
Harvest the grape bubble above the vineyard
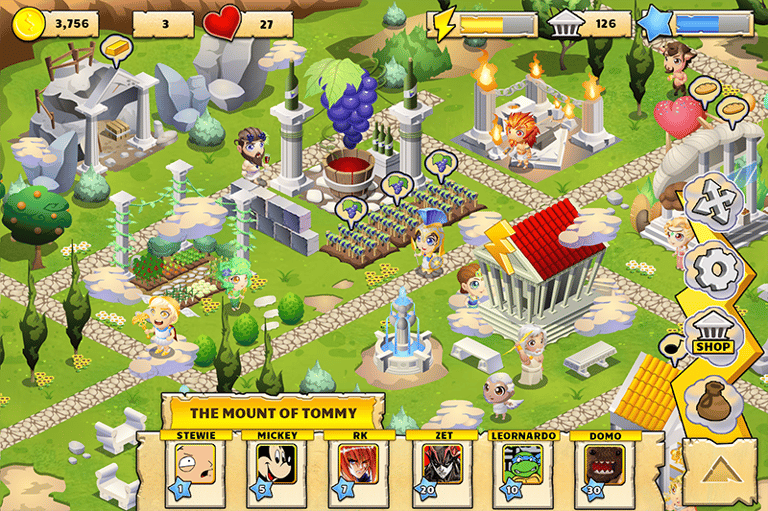pos(395,184)
